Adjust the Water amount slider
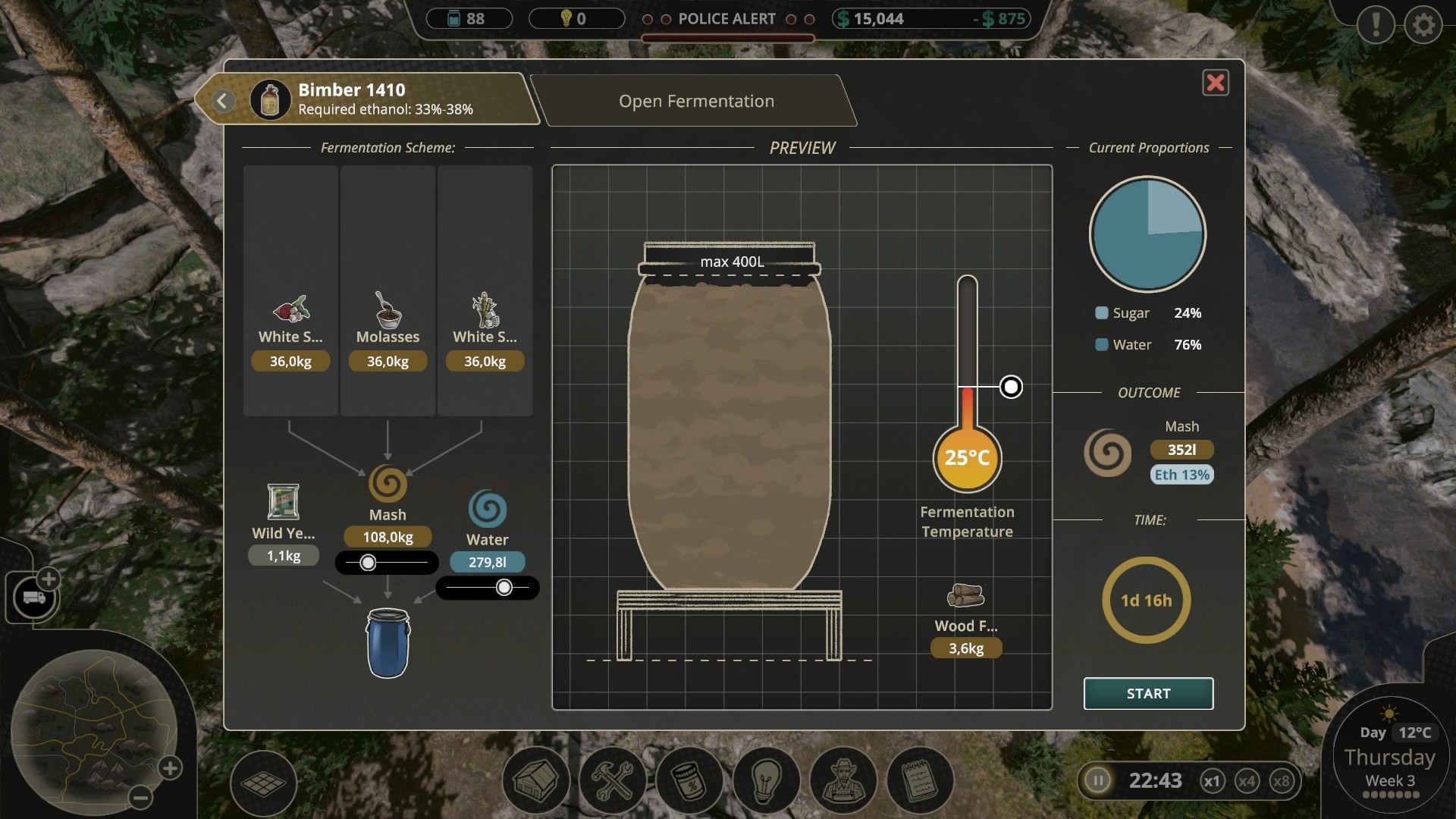The image size is (1456, 819). [504, 588]
